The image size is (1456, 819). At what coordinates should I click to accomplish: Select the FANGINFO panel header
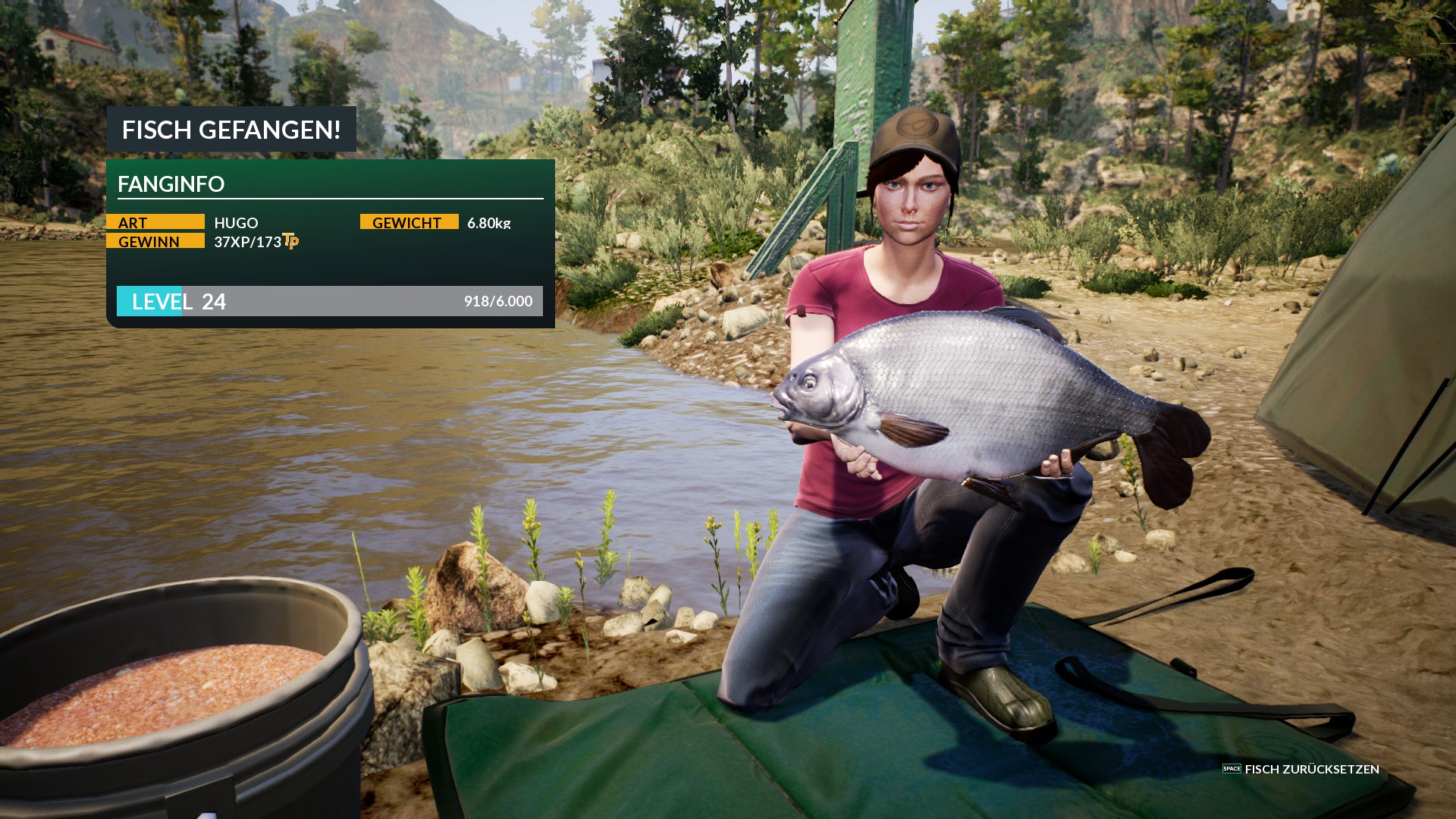pyautogui.click(x=171, y=184)
